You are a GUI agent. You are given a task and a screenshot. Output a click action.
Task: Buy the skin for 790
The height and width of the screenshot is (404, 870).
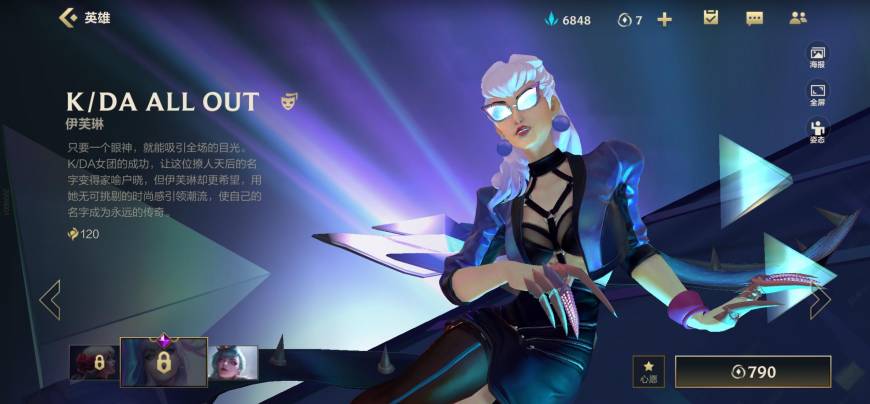(x=753, y=372)
